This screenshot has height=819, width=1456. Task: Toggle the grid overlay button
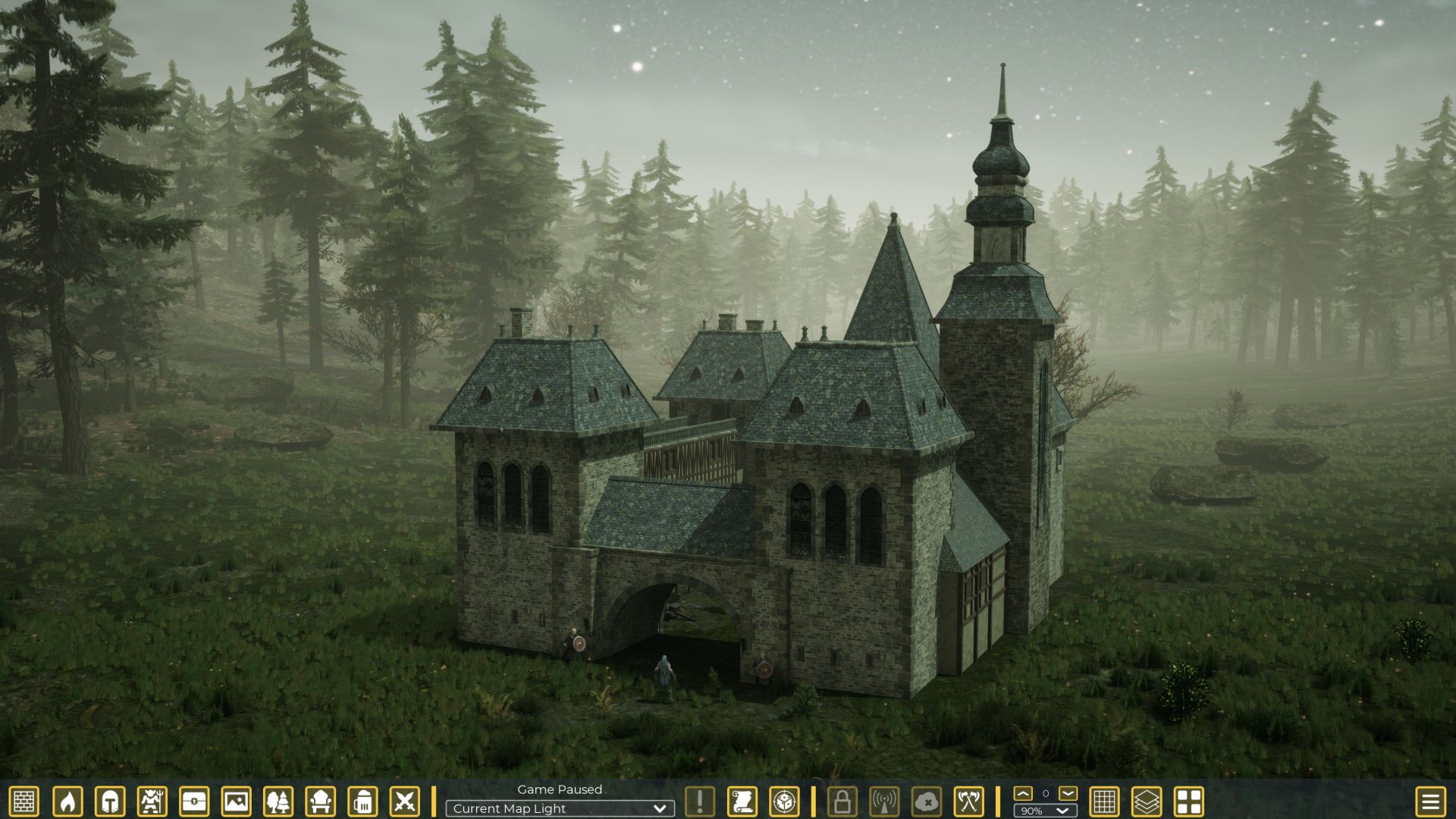pyautogui.click(x=1104, y=802)
